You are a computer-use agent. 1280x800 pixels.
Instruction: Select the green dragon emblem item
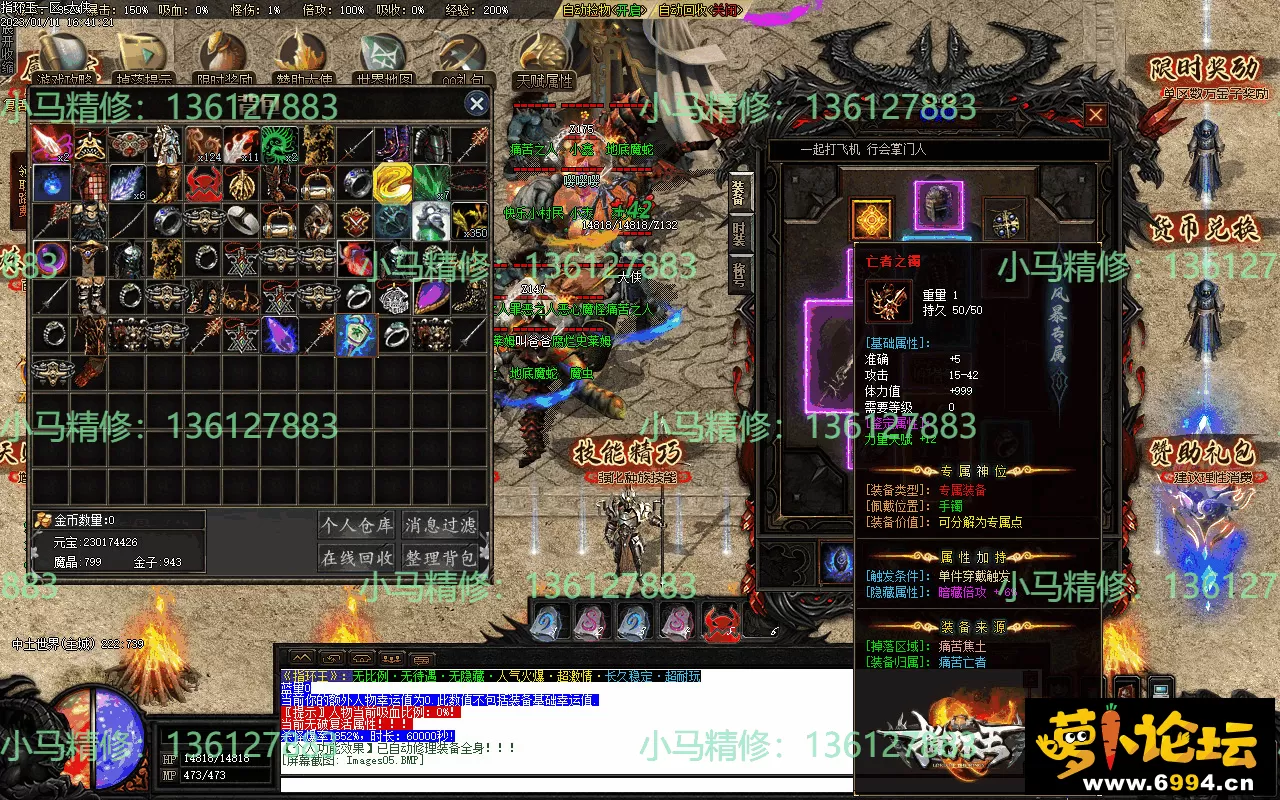click(x=279, y=144)
